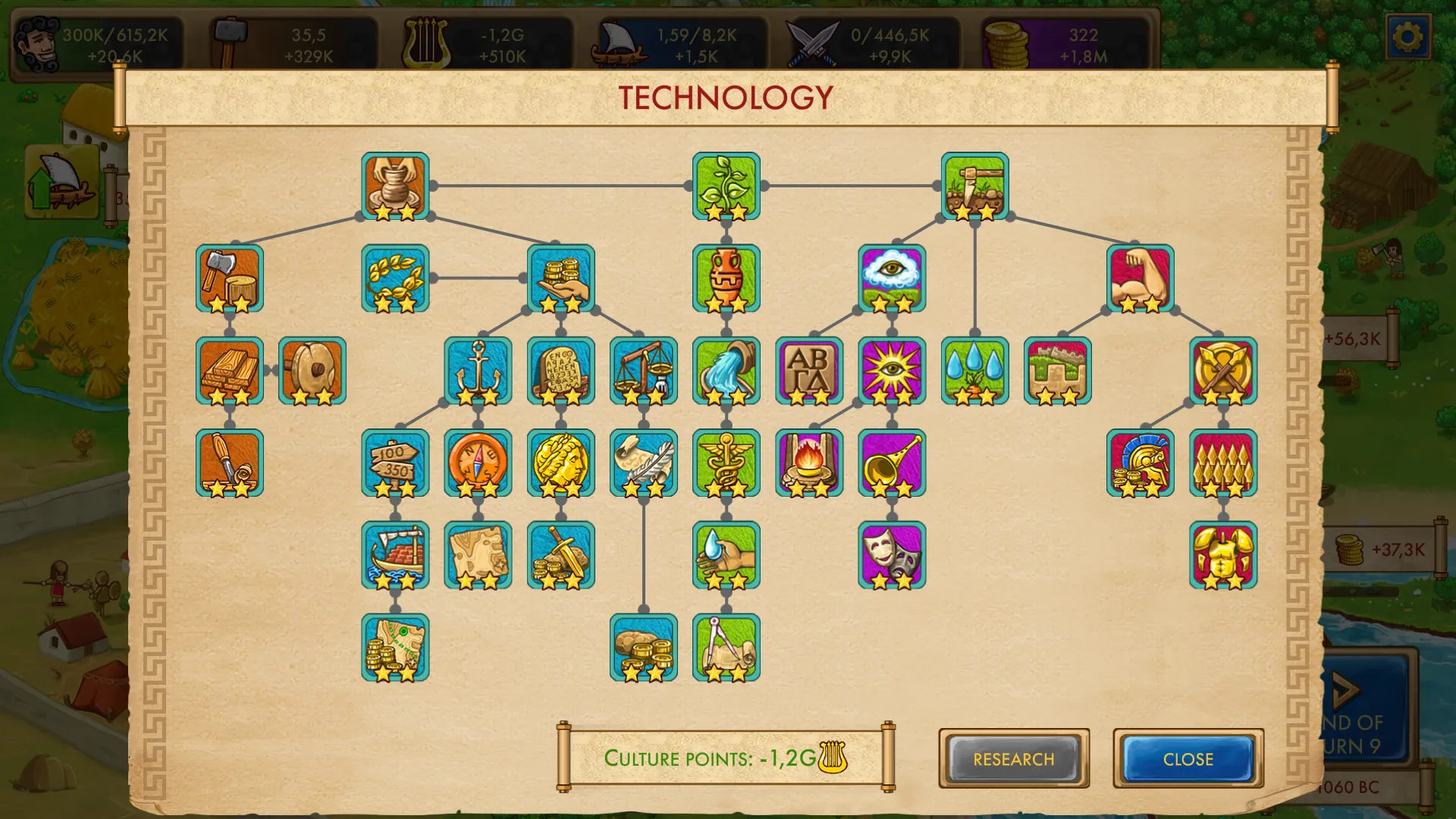
Task: Select the red amphora vase technology
Action: click(x=726, y=278)
